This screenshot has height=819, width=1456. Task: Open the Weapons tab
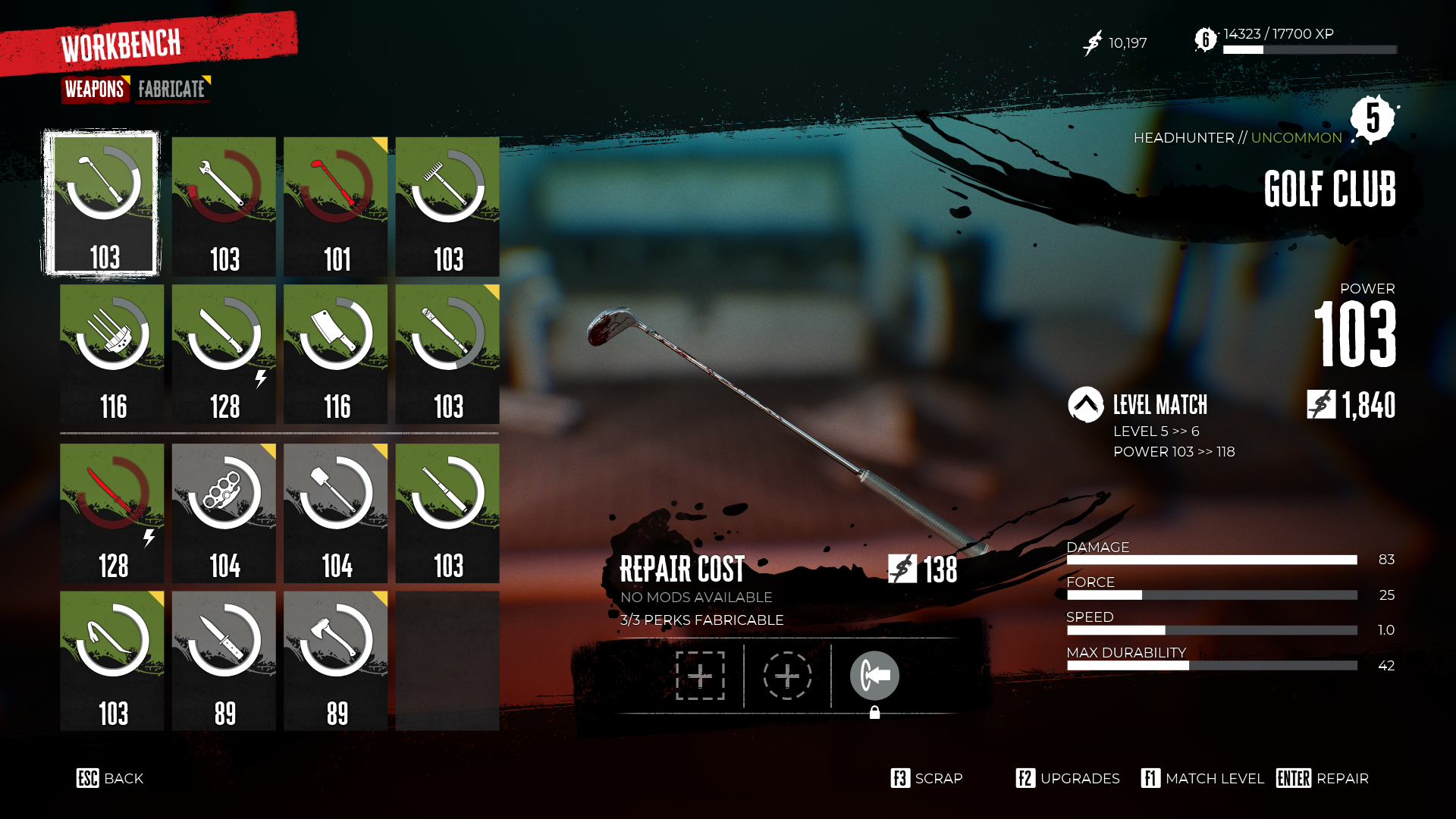(x=95, y=89)
